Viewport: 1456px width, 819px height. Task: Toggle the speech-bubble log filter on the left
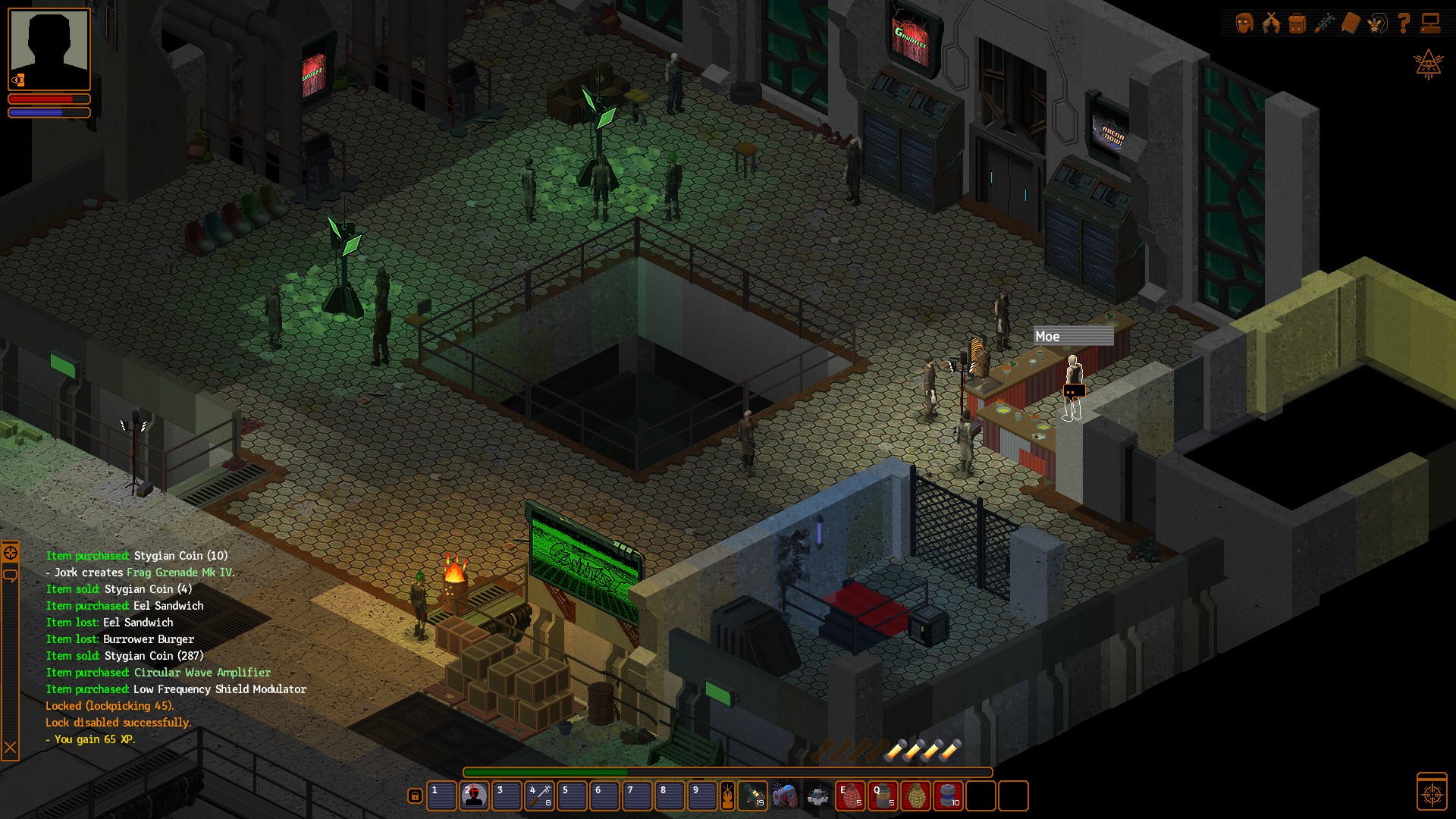pos(10,576)
